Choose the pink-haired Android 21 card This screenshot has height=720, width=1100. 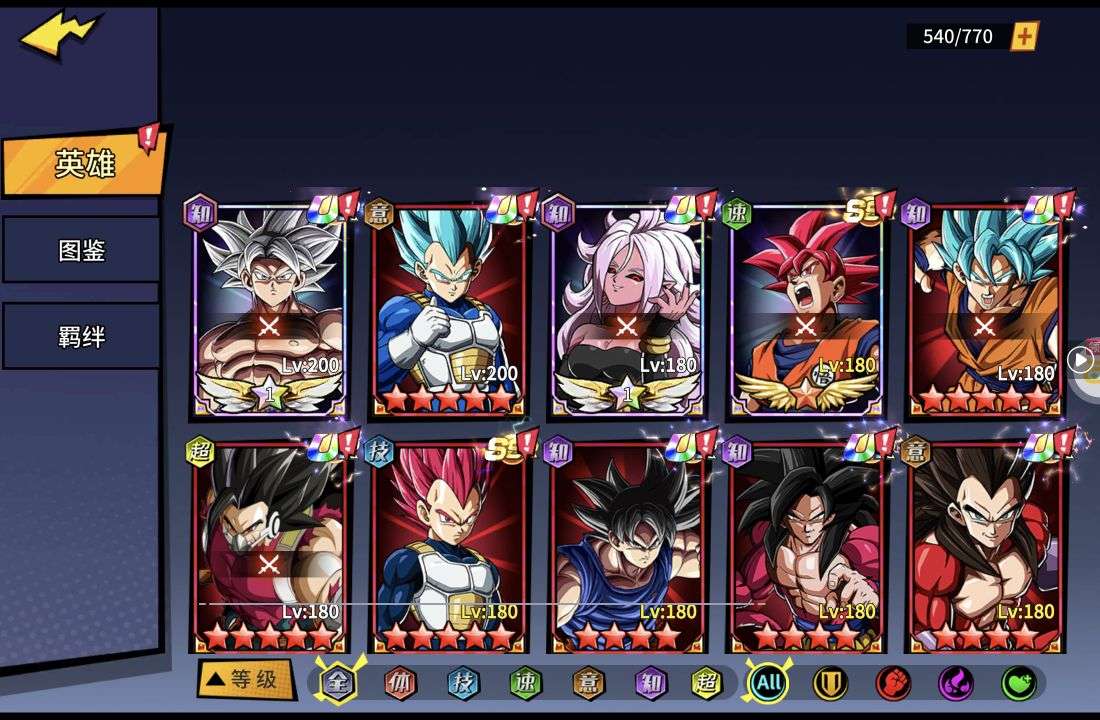pyautogui.click(x=627, y=310)
